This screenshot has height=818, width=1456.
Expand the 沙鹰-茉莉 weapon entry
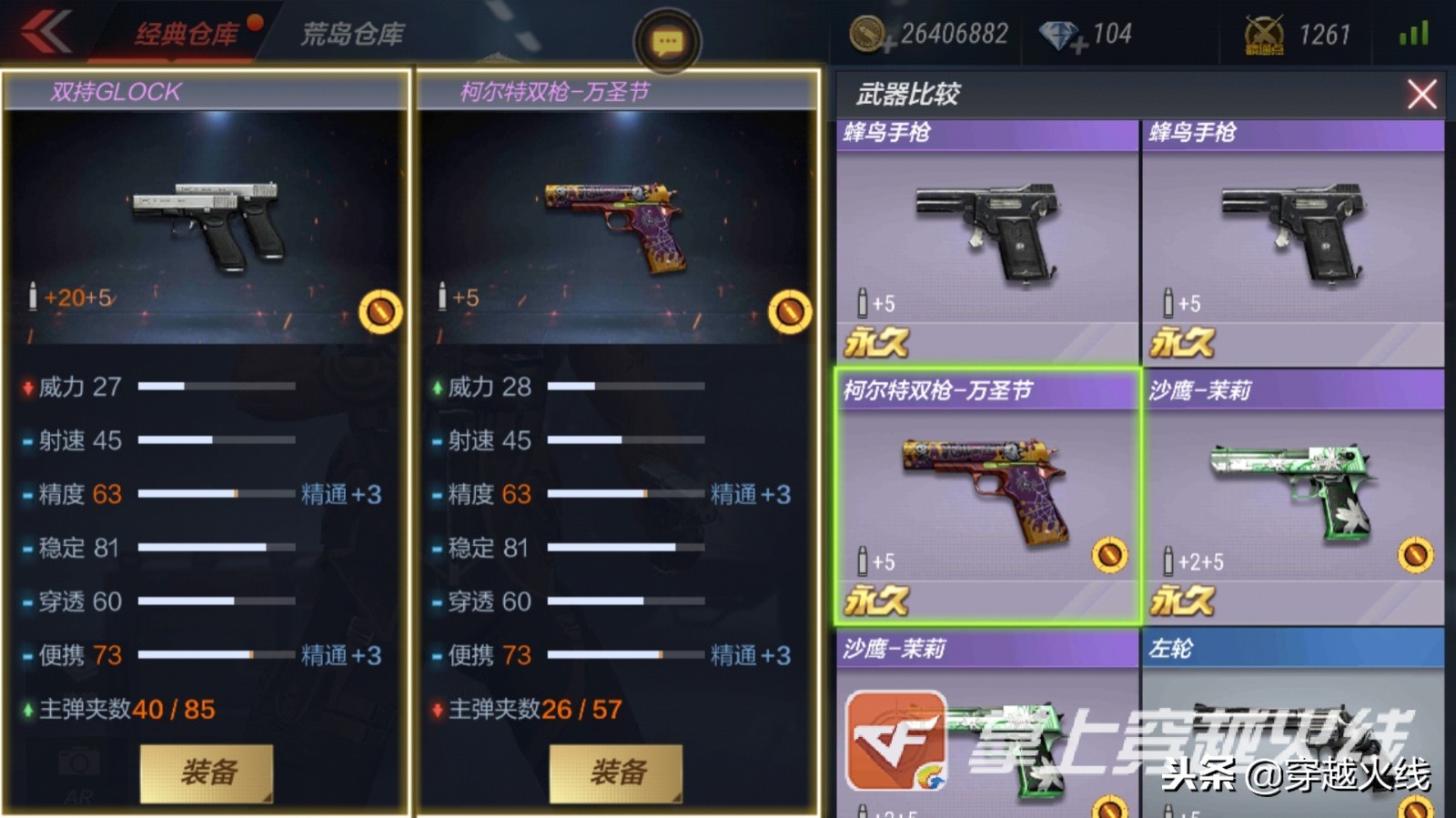pos(1297,496)
